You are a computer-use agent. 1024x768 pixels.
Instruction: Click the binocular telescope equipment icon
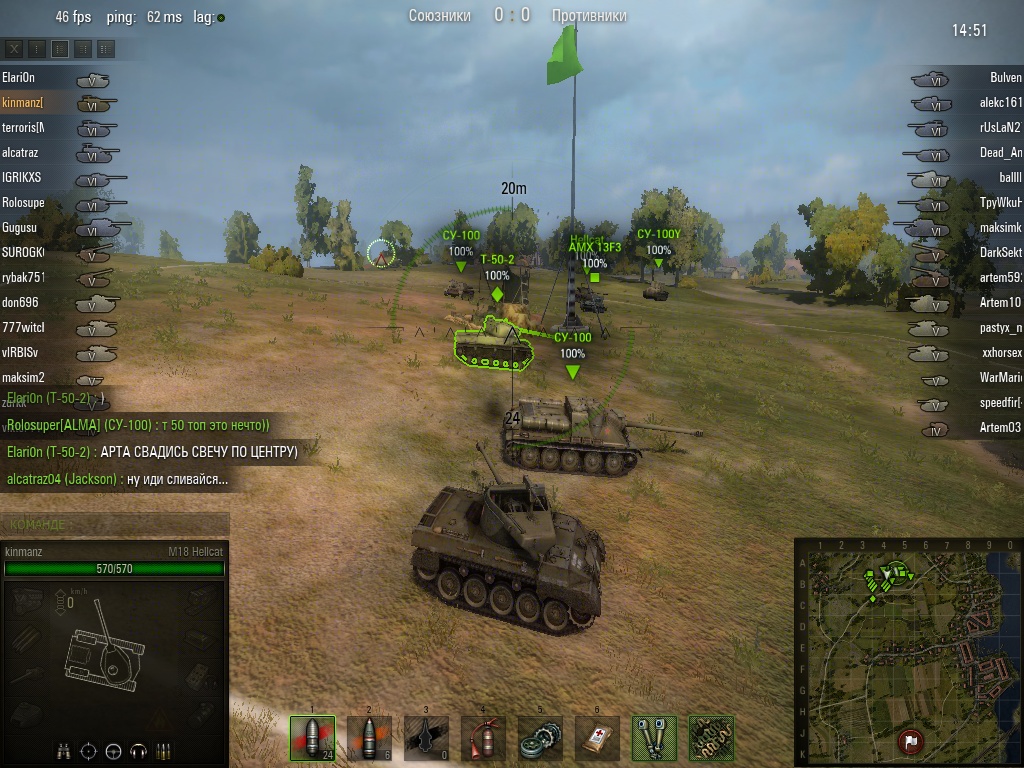(x=654, y=738)
